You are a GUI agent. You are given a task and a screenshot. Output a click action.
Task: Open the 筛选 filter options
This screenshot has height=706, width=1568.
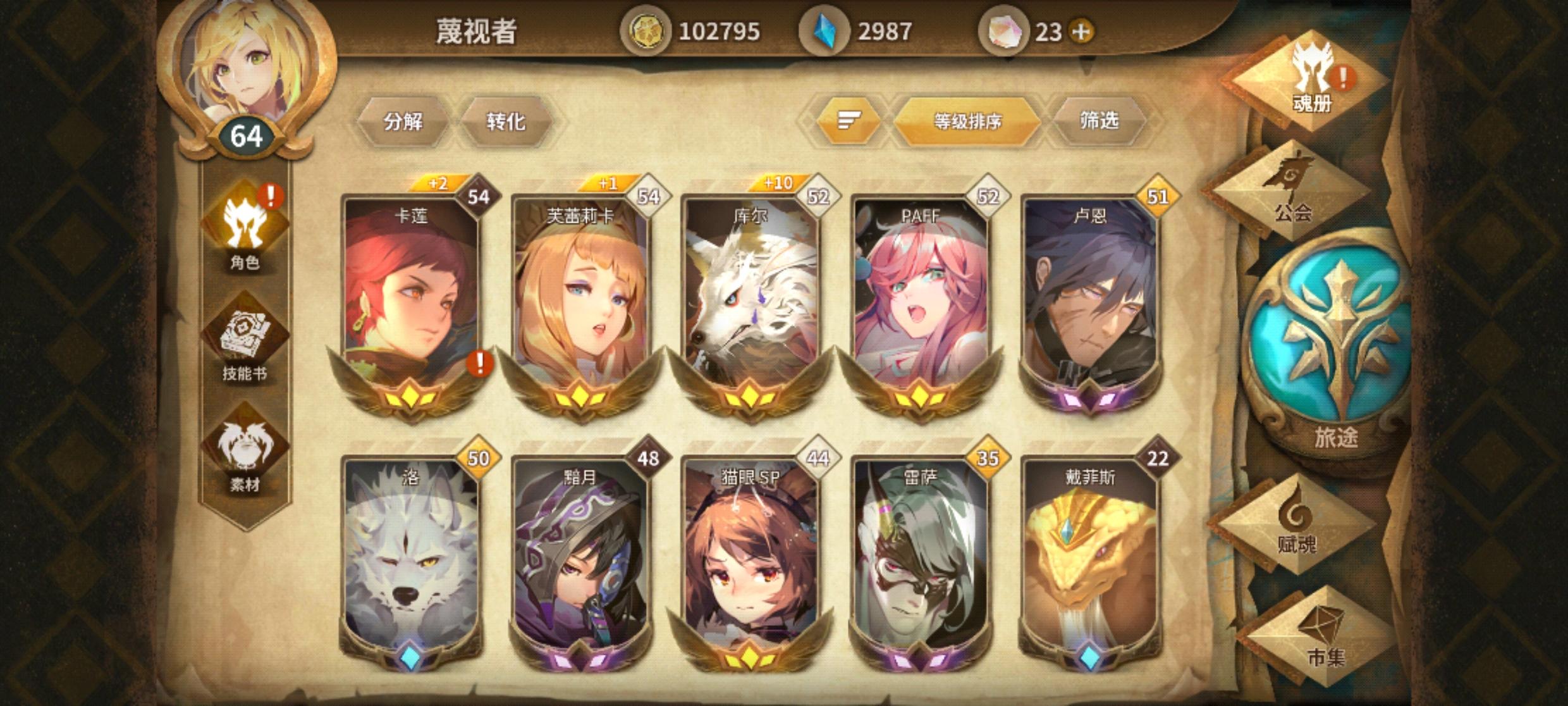pyautogui.click(x=1103, y=120)
